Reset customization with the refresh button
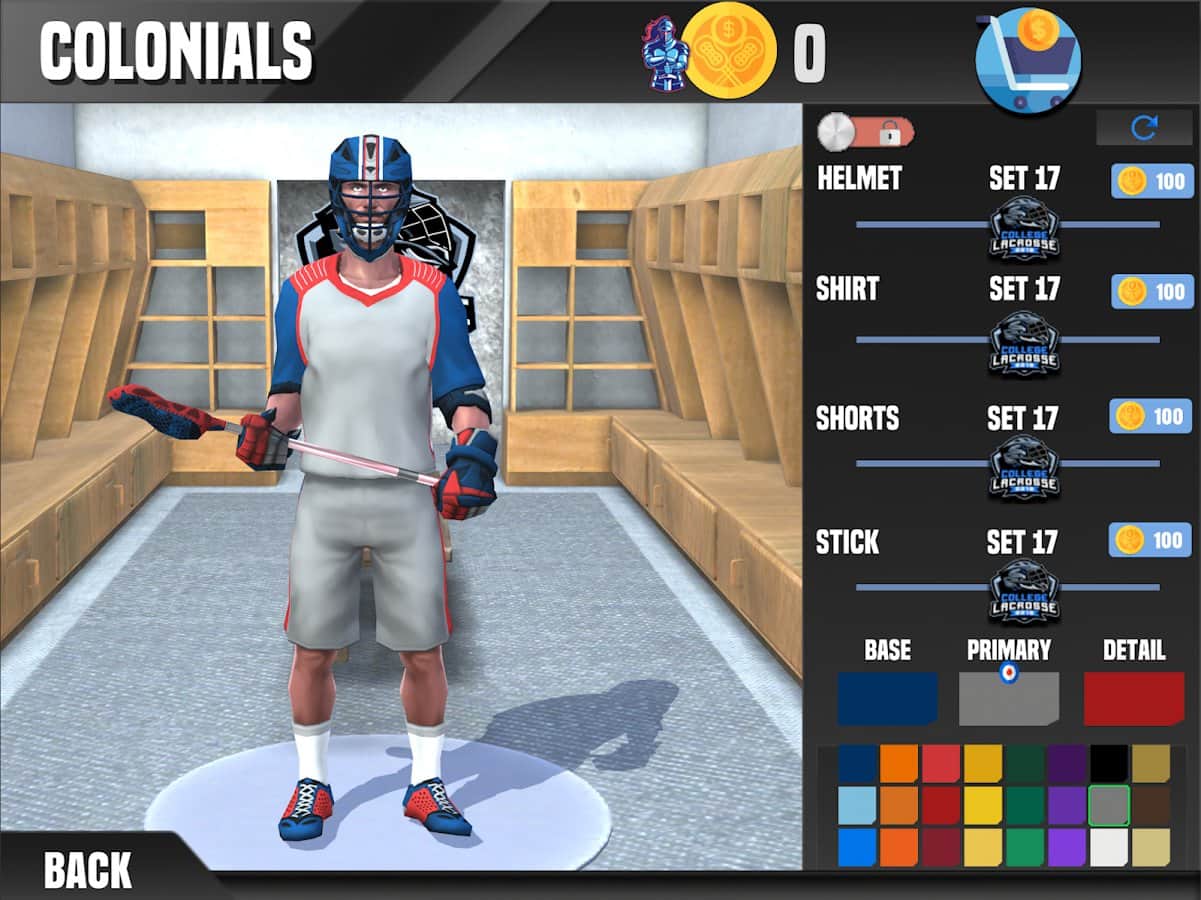Viewport: 1201px width, 900px height. click(x=1144, y=127)
